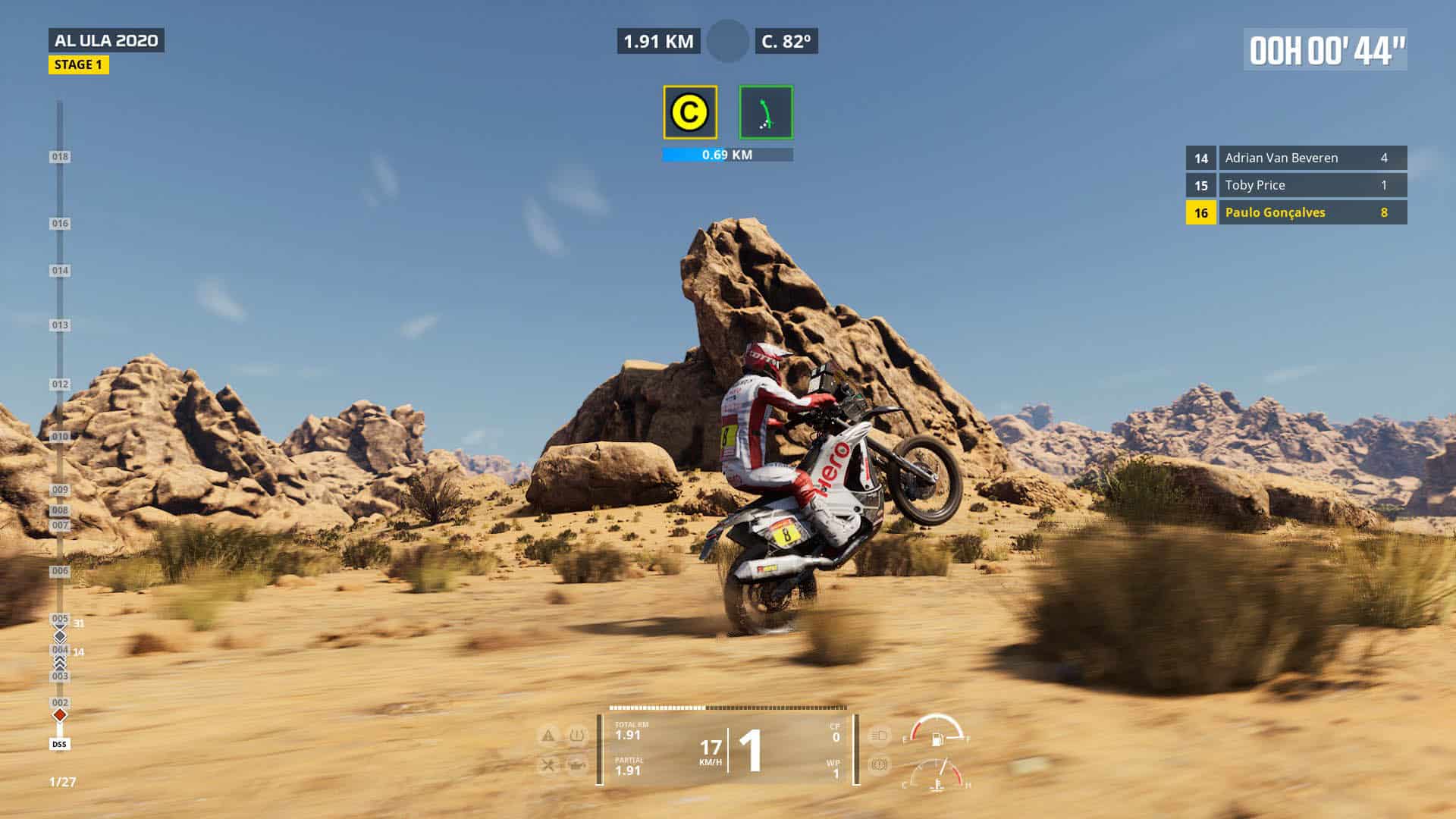Select the wrench repair icon

(x=548, y=765)
